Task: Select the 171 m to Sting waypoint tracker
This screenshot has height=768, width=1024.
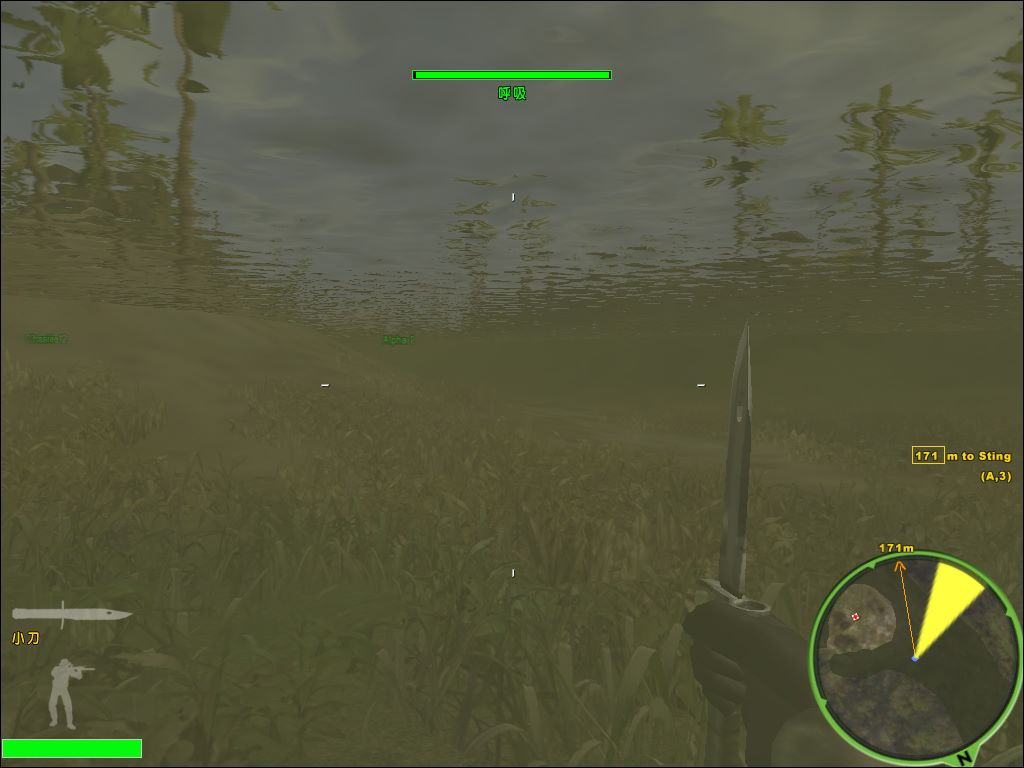Action: click(961, 456)
